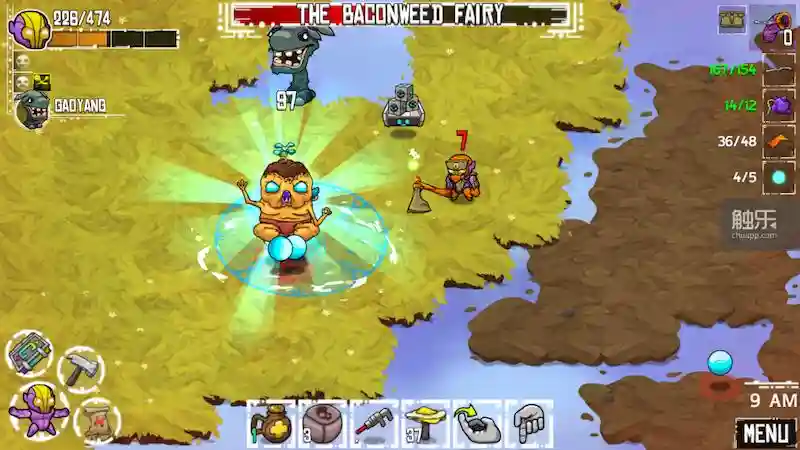This screenshot has height=450, width=800.
Task: Select the purple pouch ingredient slot
Action: pyautogui.click(x=779, y=105)
